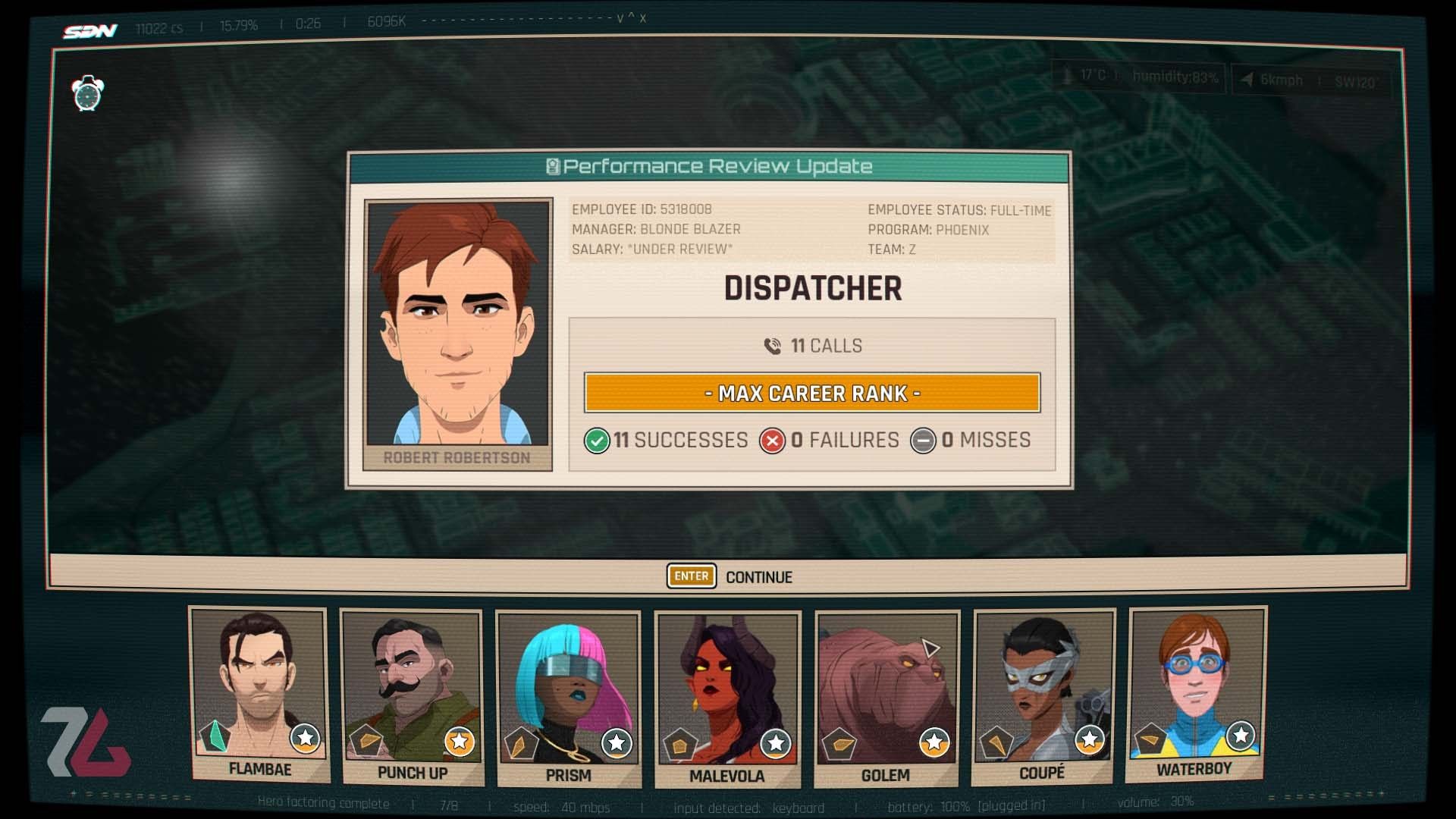Viewport: 1456px width, 819px height.
Task: Click the Max Career Rank banner
Action: (x=811, y=394)
